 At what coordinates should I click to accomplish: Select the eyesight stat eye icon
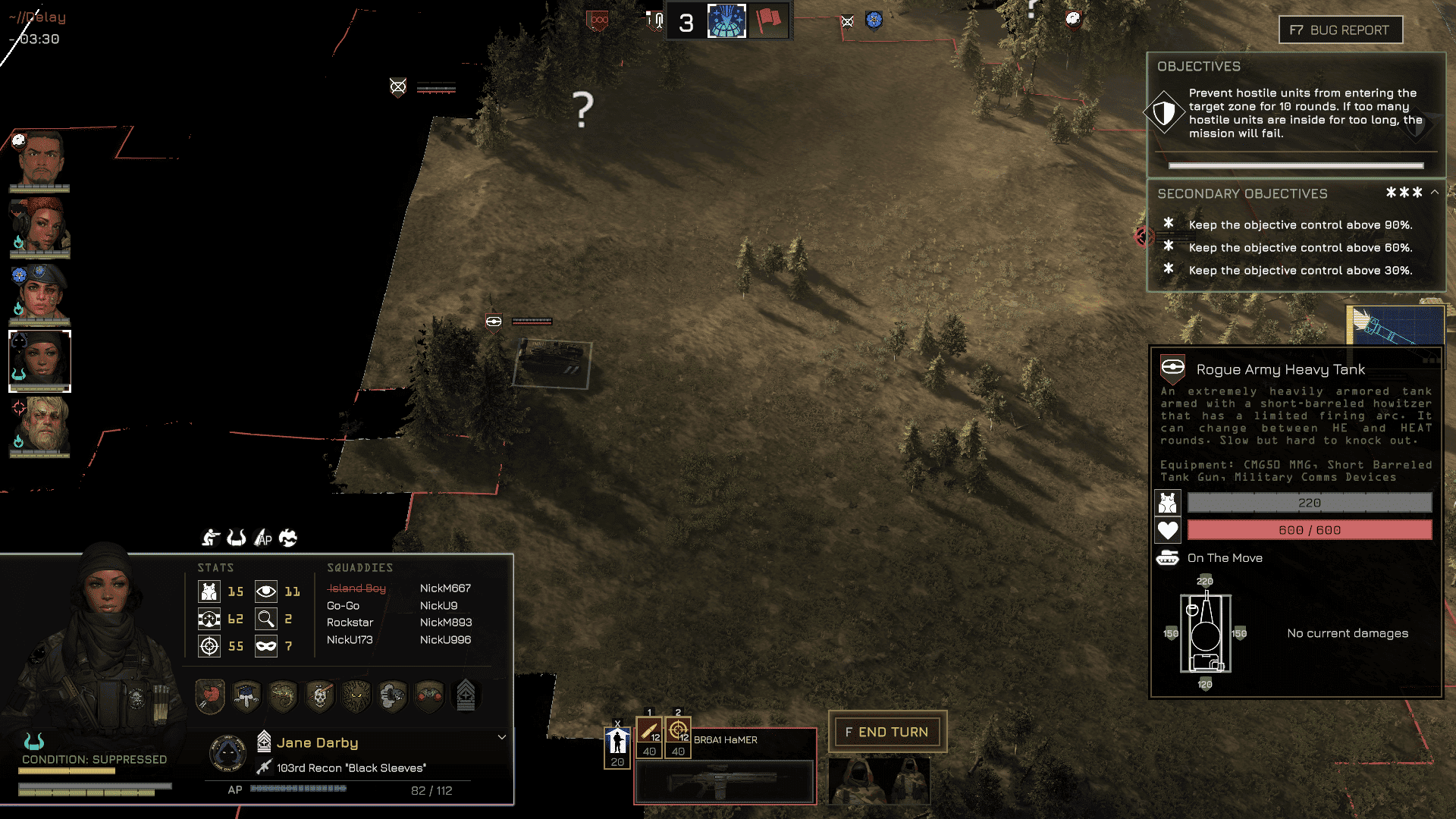[266, 591]
